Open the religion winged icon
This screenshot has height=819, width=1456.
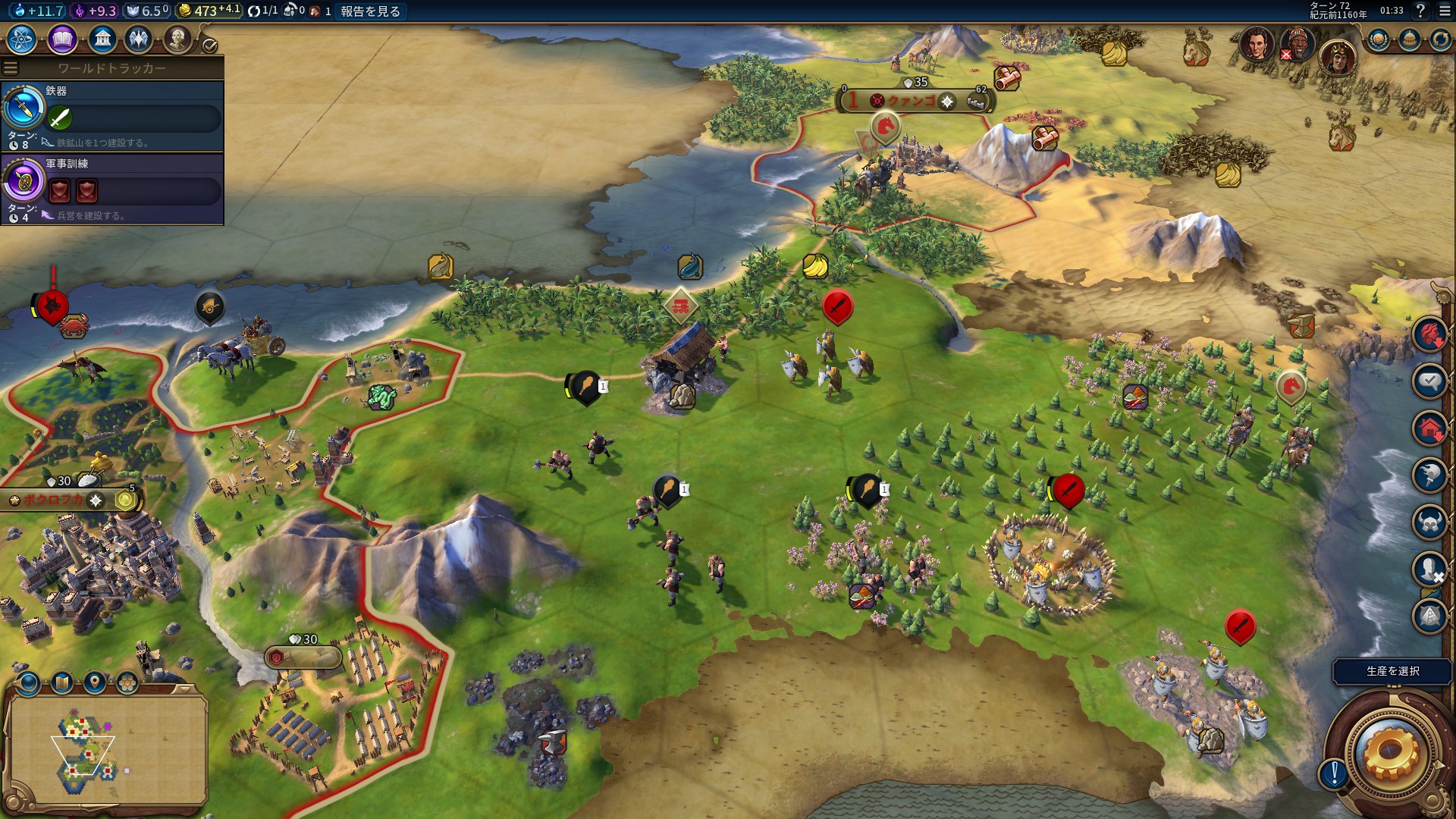(139, 39)
